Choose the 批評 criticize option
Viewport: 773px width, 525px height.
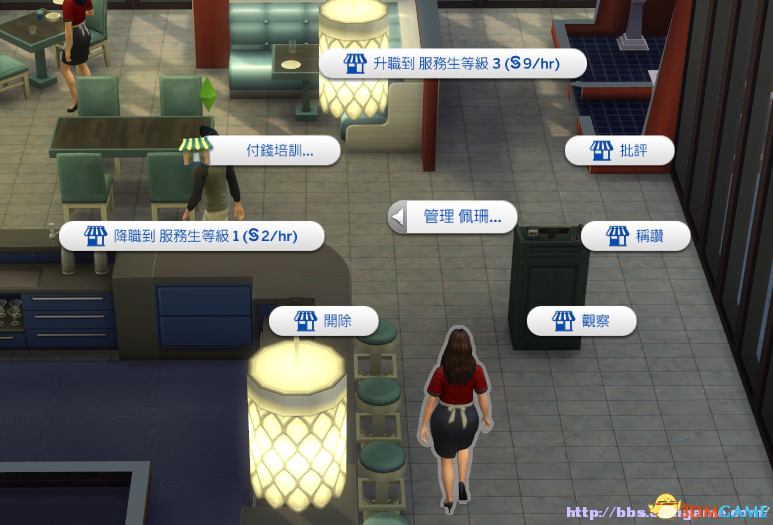click(619, 151)
